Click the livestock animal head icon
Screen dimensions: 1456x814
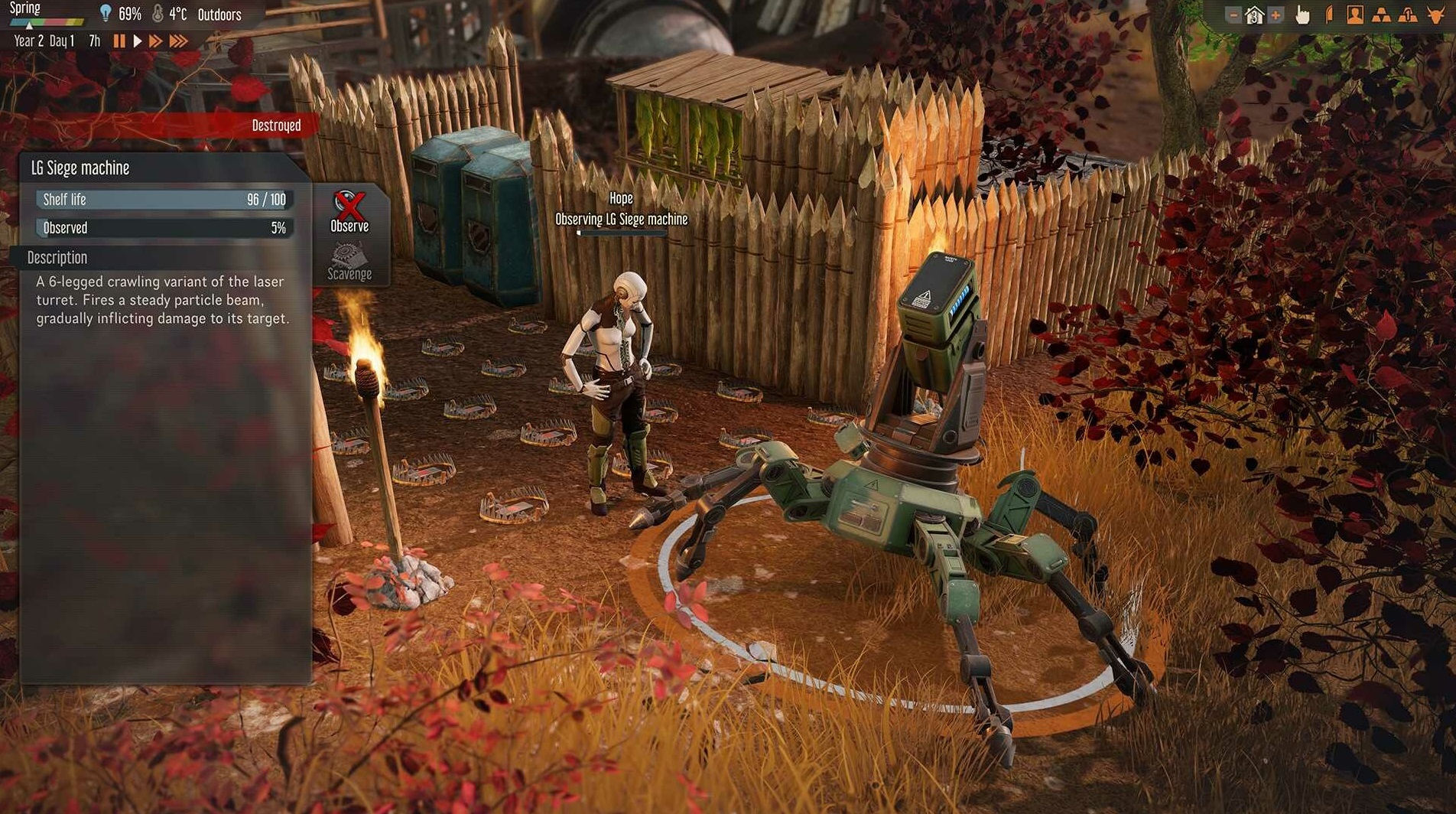click(1435, 14)
